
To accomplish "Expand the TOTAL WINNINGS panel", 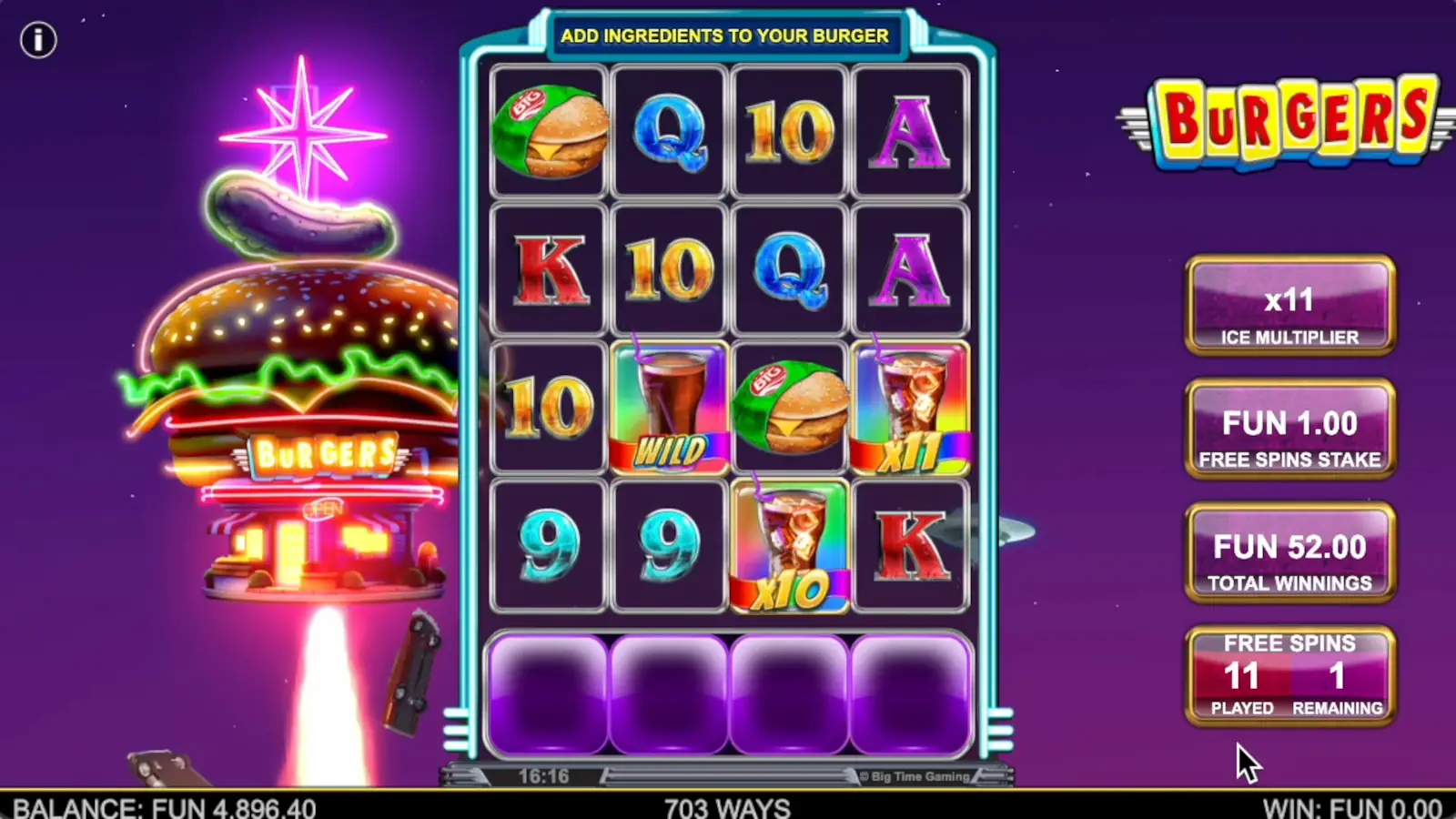I will point(1289,552).
